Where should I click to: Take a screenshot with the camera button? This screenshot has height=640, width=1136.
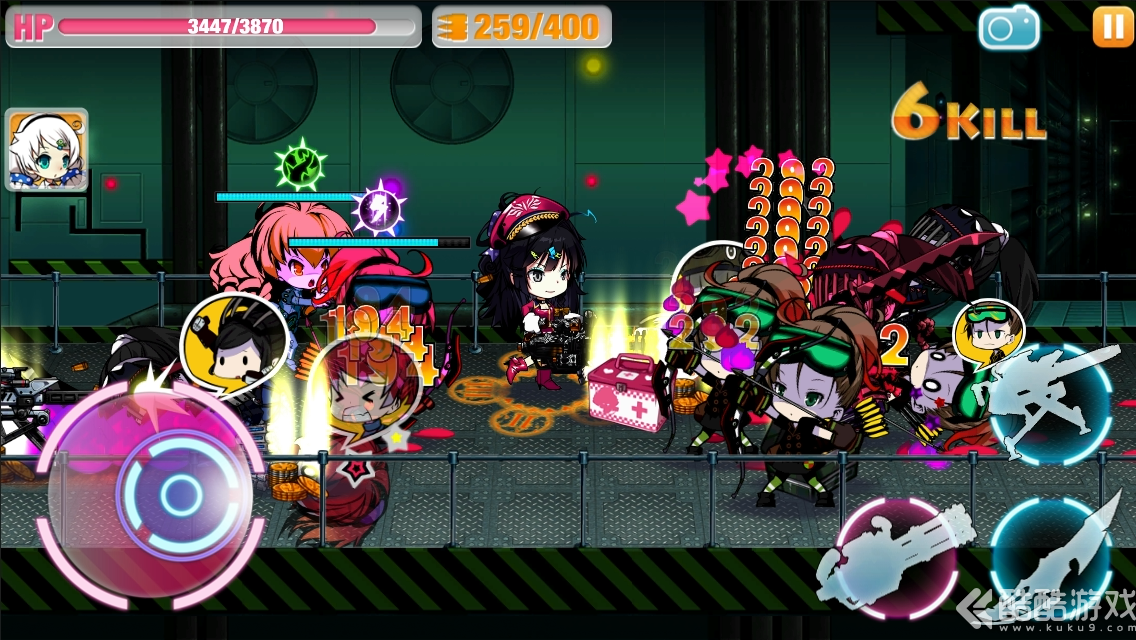[1008, 27]
